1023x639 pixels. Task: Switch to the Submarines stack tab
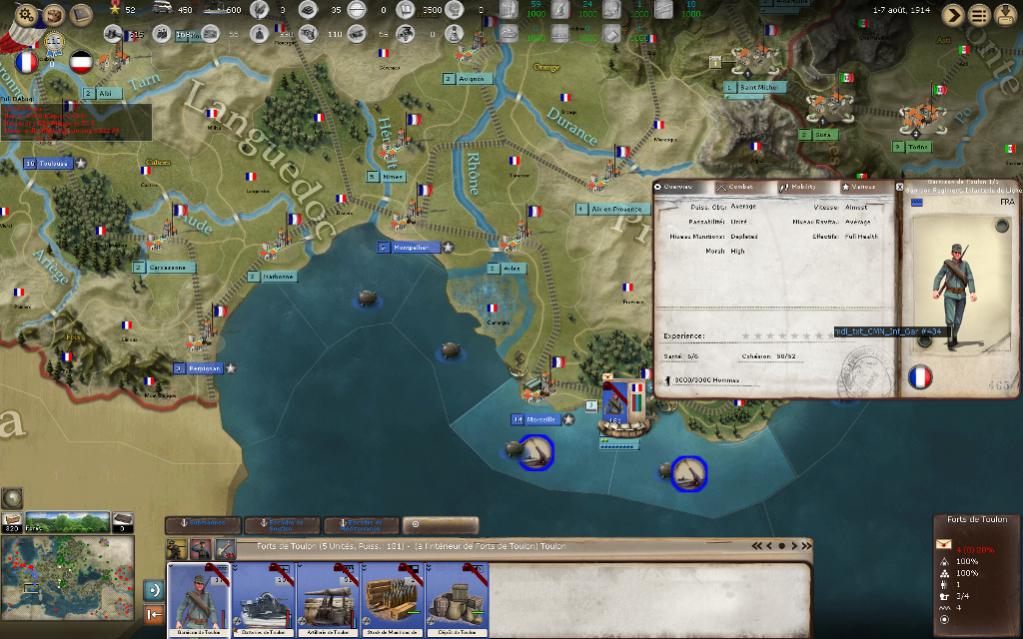(203, 524)
